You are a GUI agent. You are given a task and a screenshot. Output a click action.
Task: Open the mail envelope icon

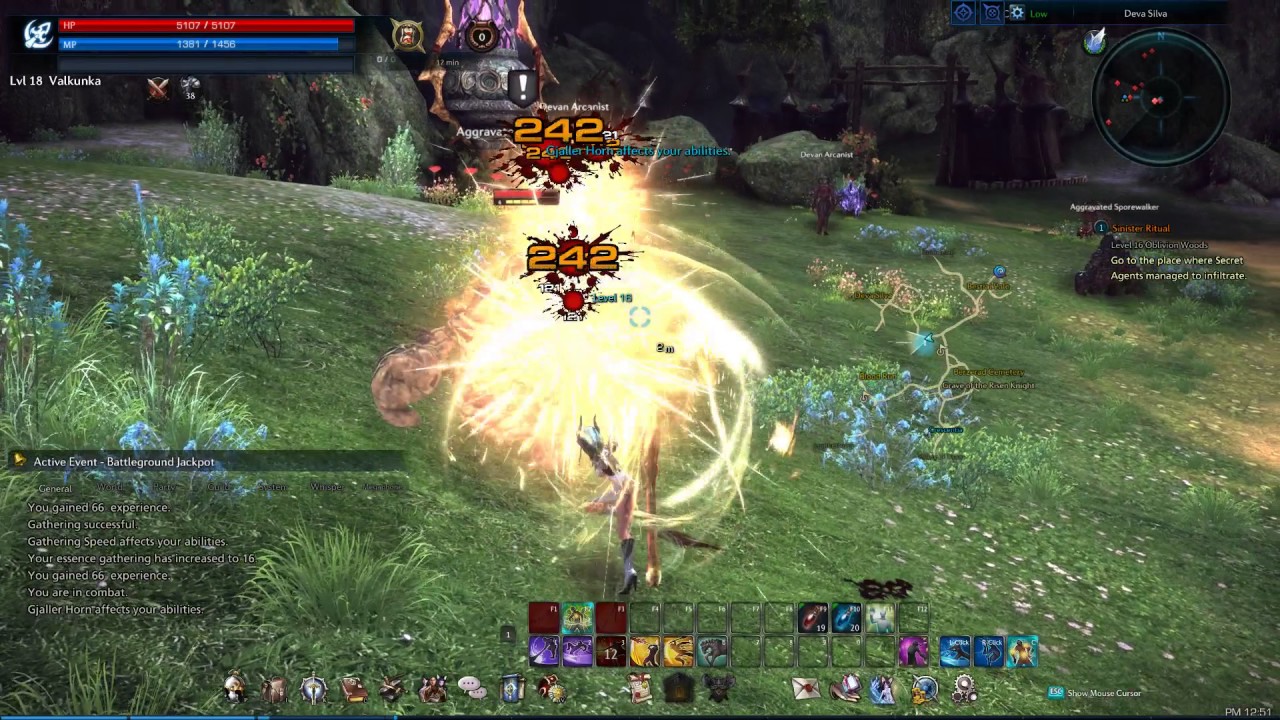pos(805,687)
